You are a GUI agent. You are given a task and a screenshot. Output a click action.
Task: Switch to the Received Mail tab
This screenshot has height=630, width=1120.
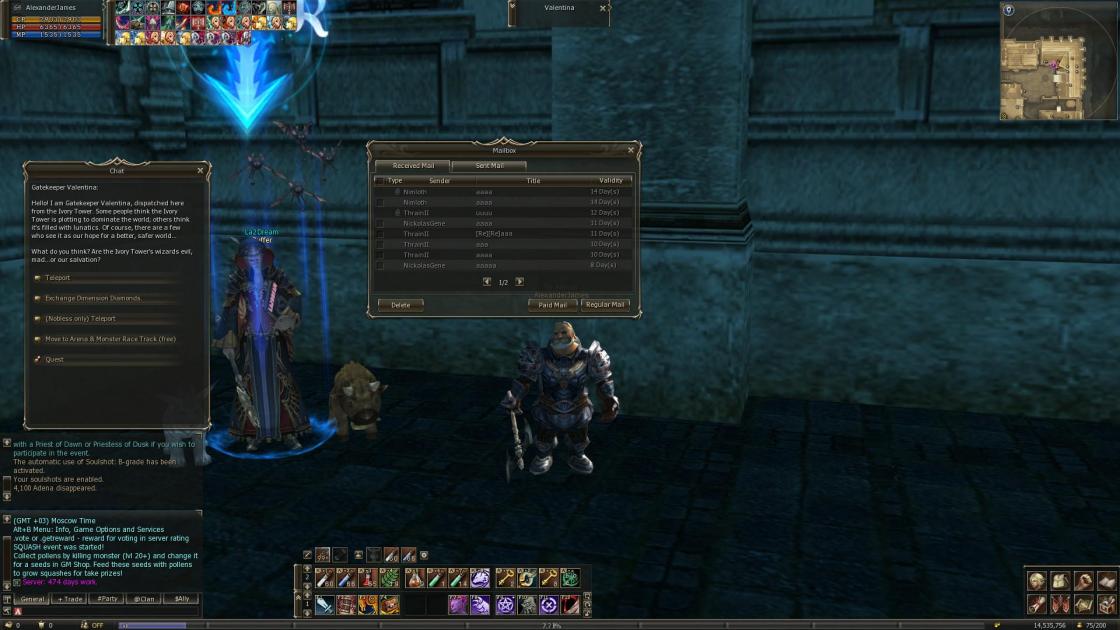[x=413, y=166]
